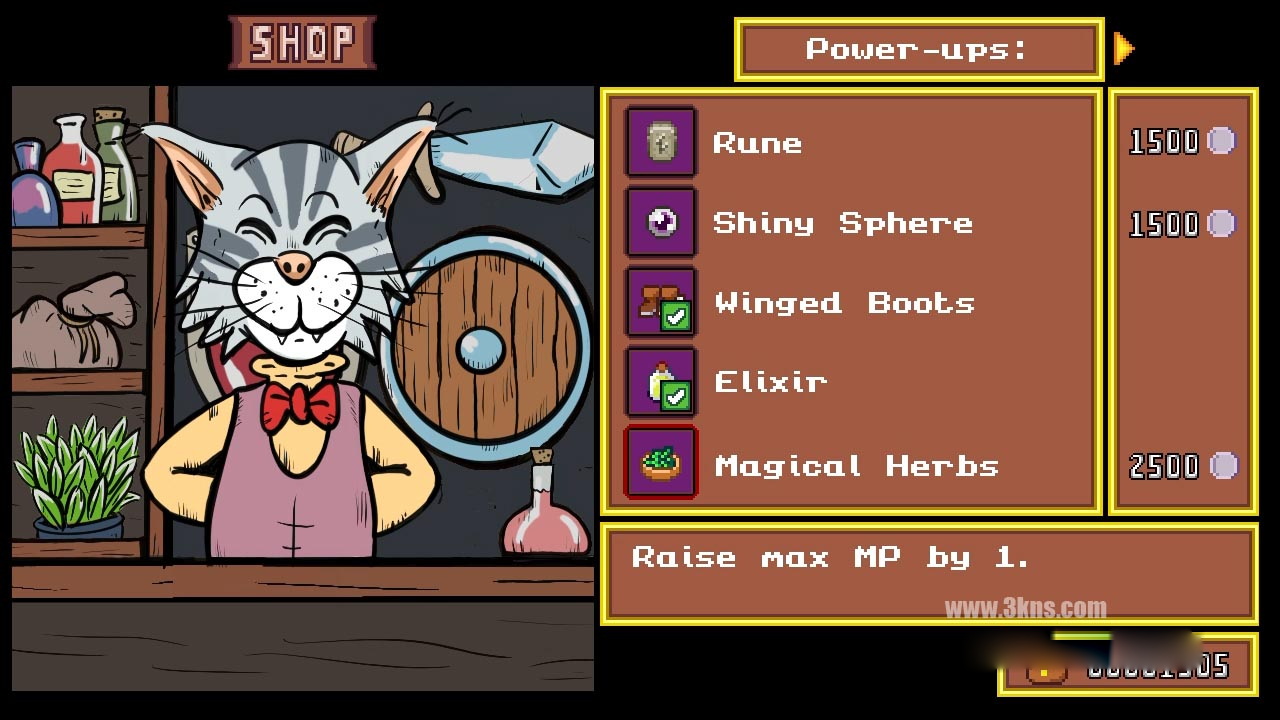This screenshot has width=1280, height=720.
Task: Click the Winged Boots icon
Action: [661, 302]
